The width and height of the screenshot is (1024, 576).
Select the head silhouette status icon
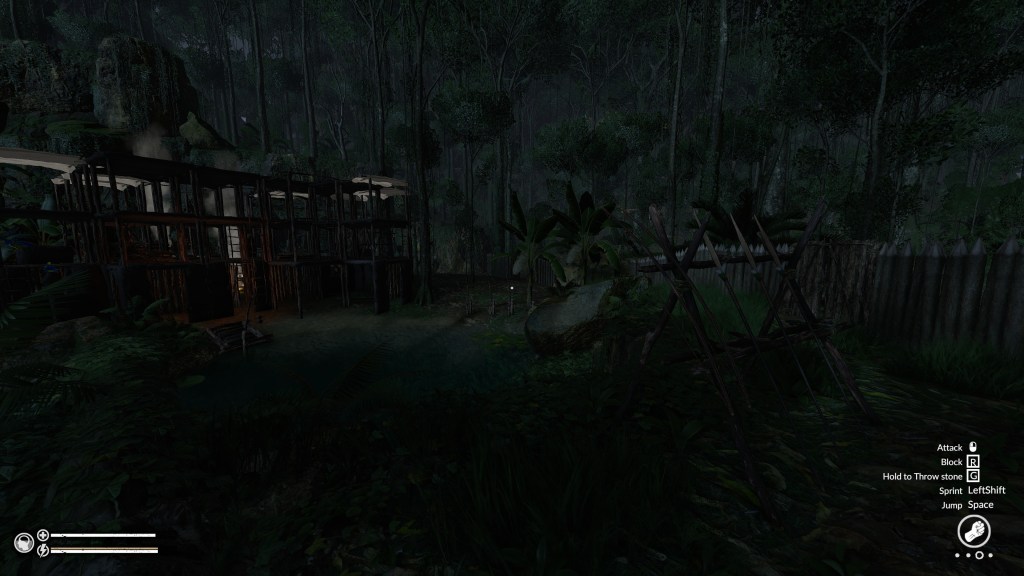point(23,543)
